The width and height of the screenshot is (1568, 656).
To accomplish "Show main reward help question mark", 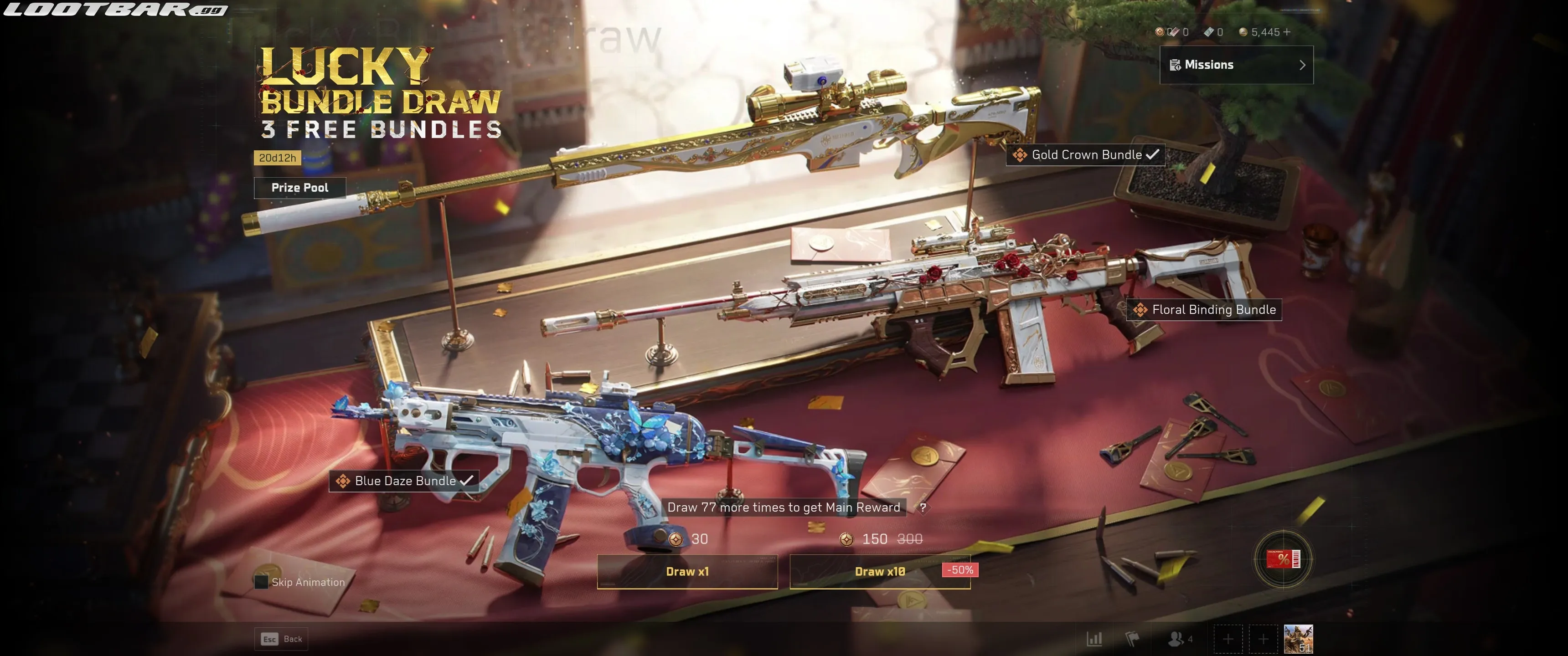I will point(923,507).
